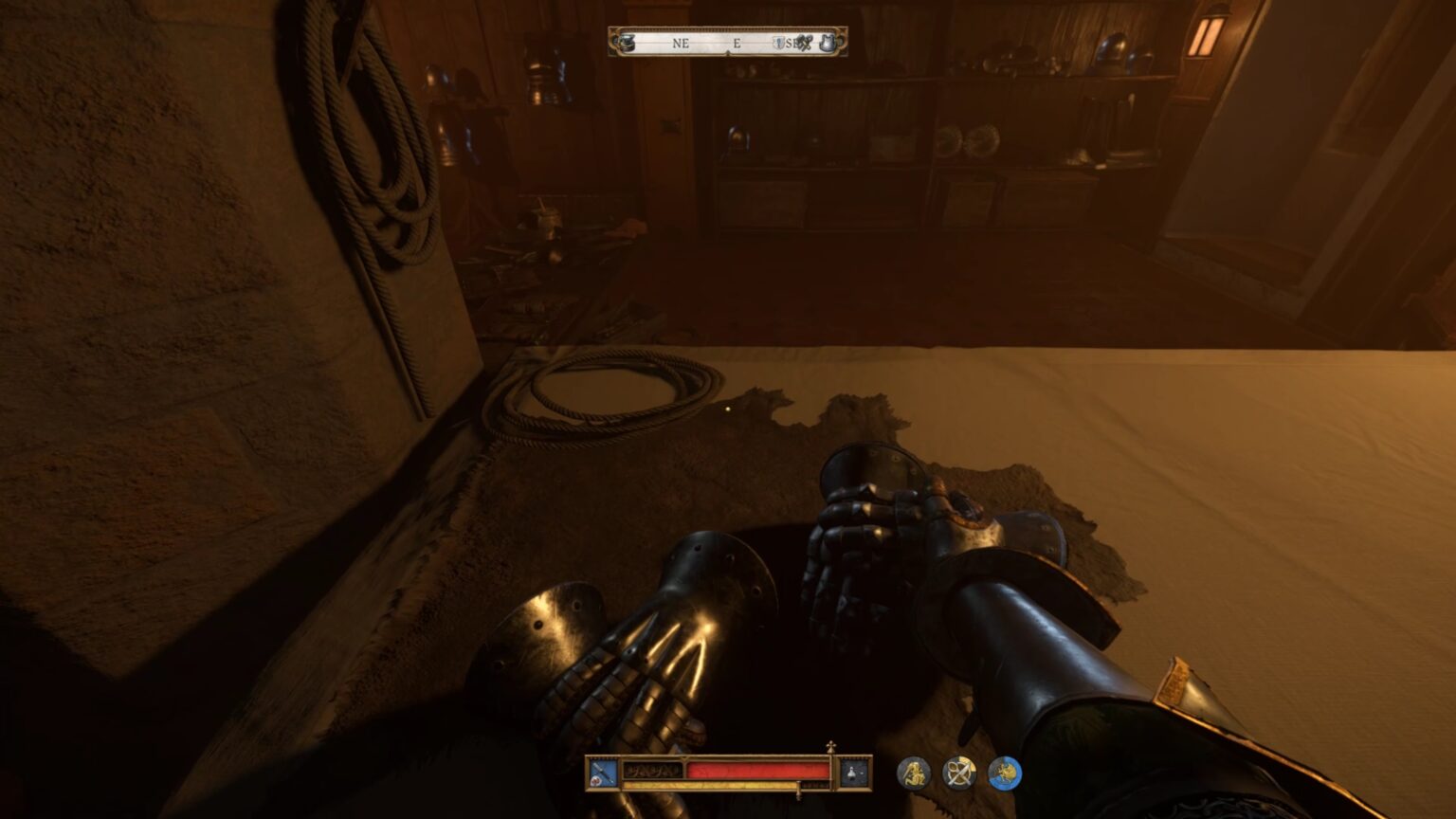
Task: Click the equipped weapon slot icon
Action: click(x=601, y=773)
